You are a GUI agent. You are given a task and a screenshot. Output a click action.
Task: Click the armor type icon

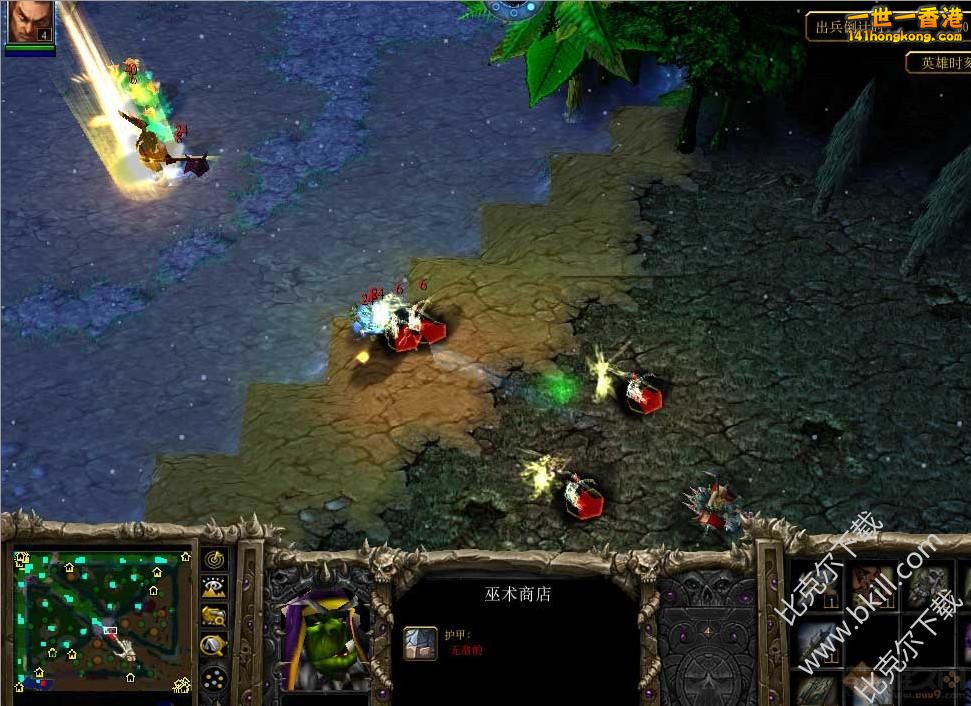point(420,642)
